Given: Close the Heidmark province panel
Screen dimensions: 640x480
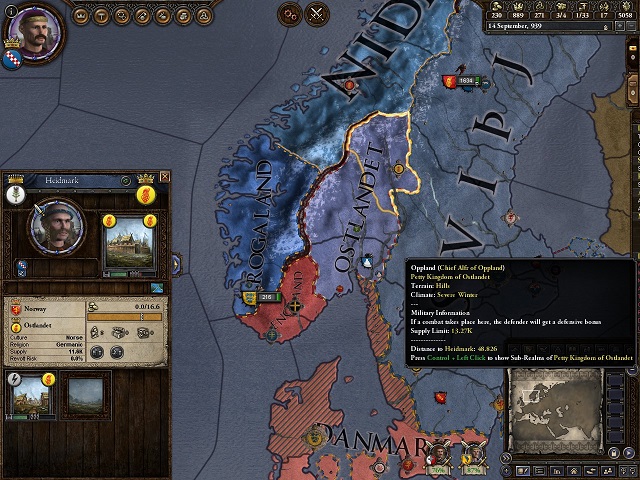Looking at the screenshot, I should point(165,177).
